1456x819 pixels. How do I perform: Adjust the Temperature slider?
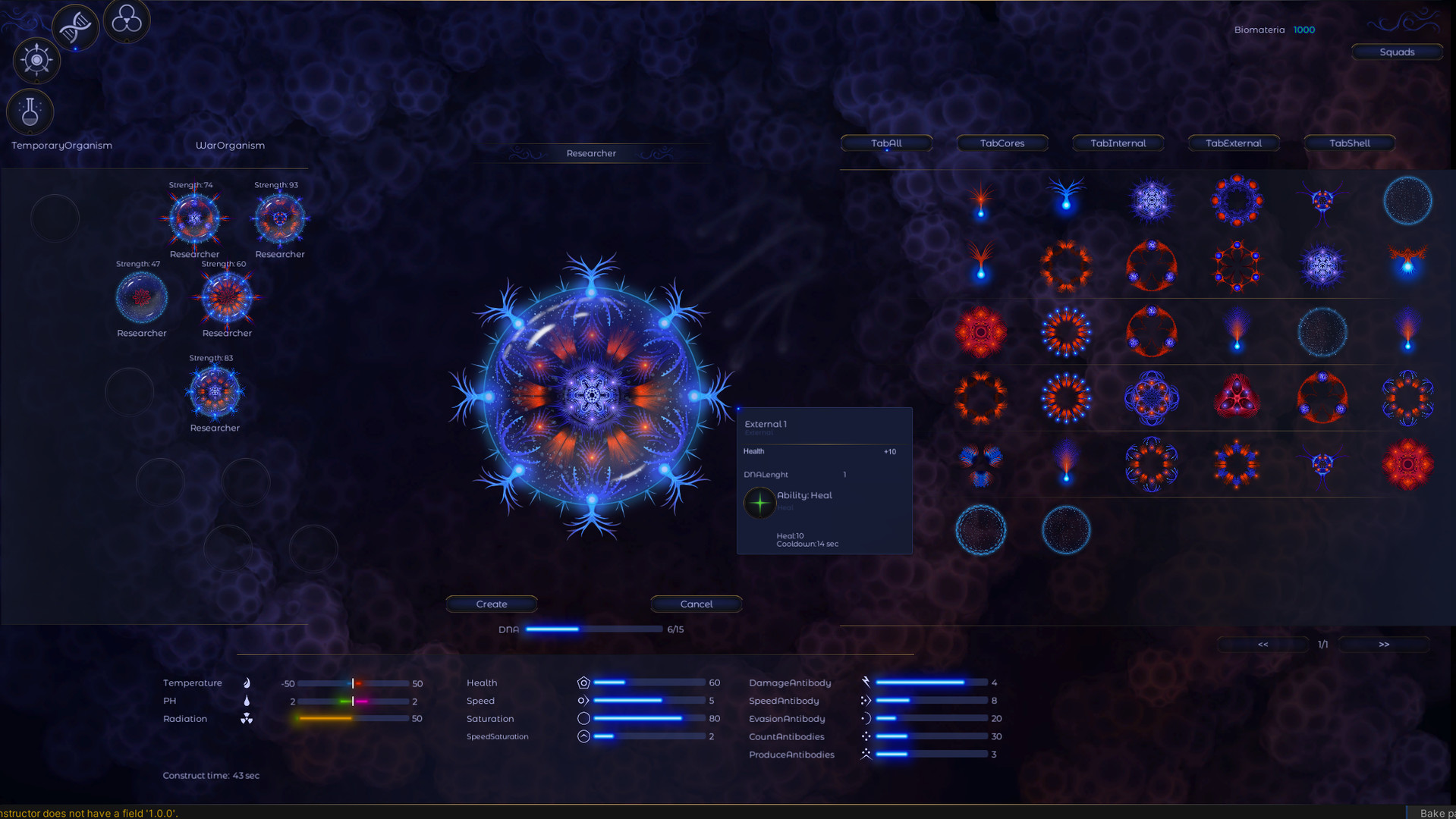354,682
